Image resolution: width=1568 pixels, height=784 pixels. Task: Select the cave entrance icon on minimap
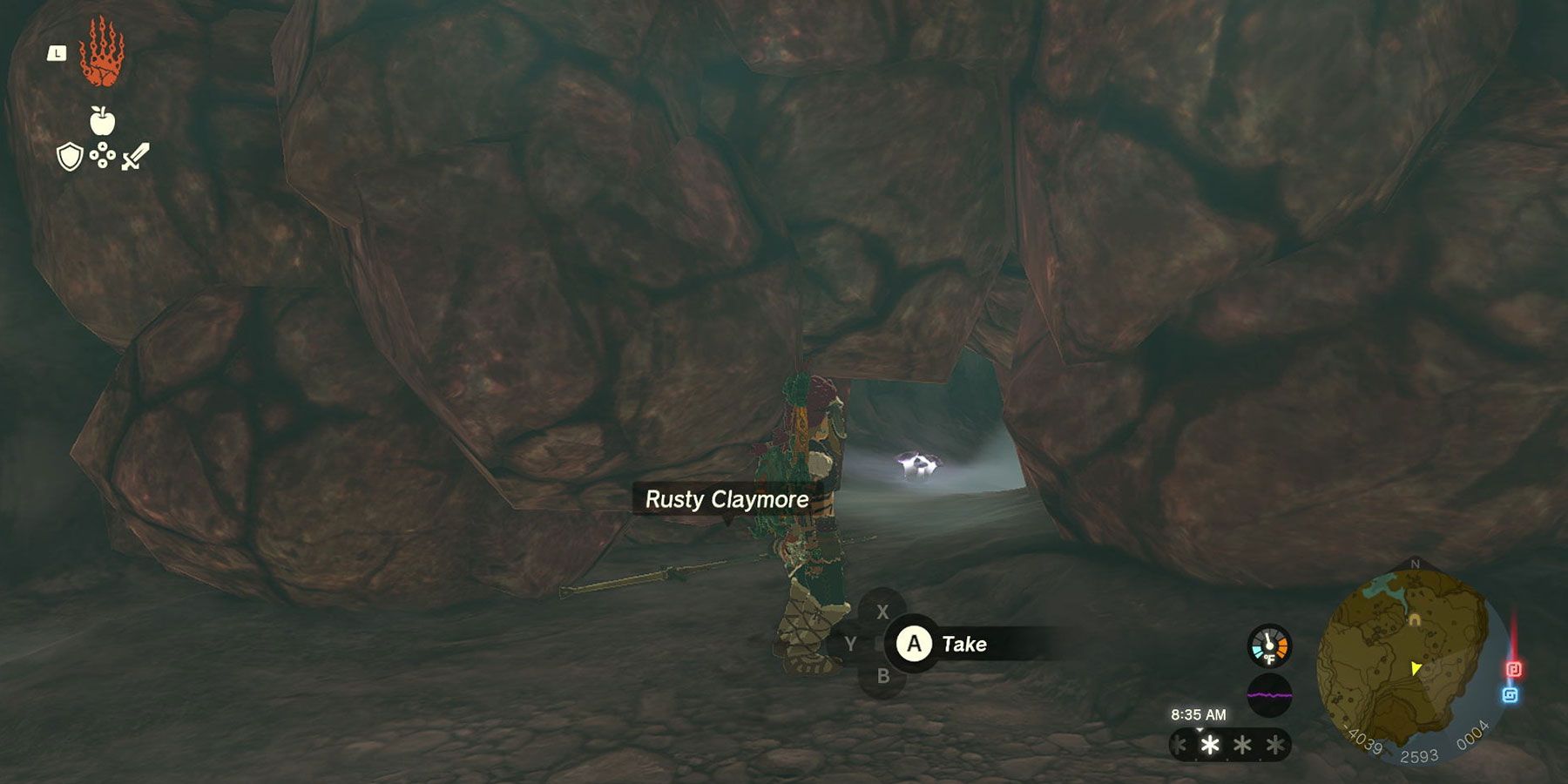pyautogui.click(x=1414, y=618)
